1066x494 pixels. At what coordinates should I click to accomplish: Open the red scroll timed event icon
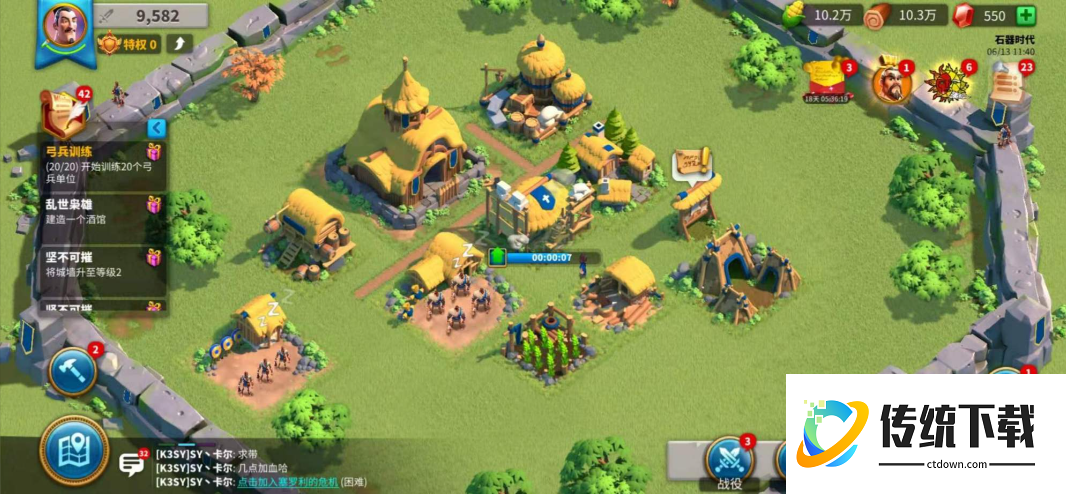pyautogui.click(x=827, y=79)
